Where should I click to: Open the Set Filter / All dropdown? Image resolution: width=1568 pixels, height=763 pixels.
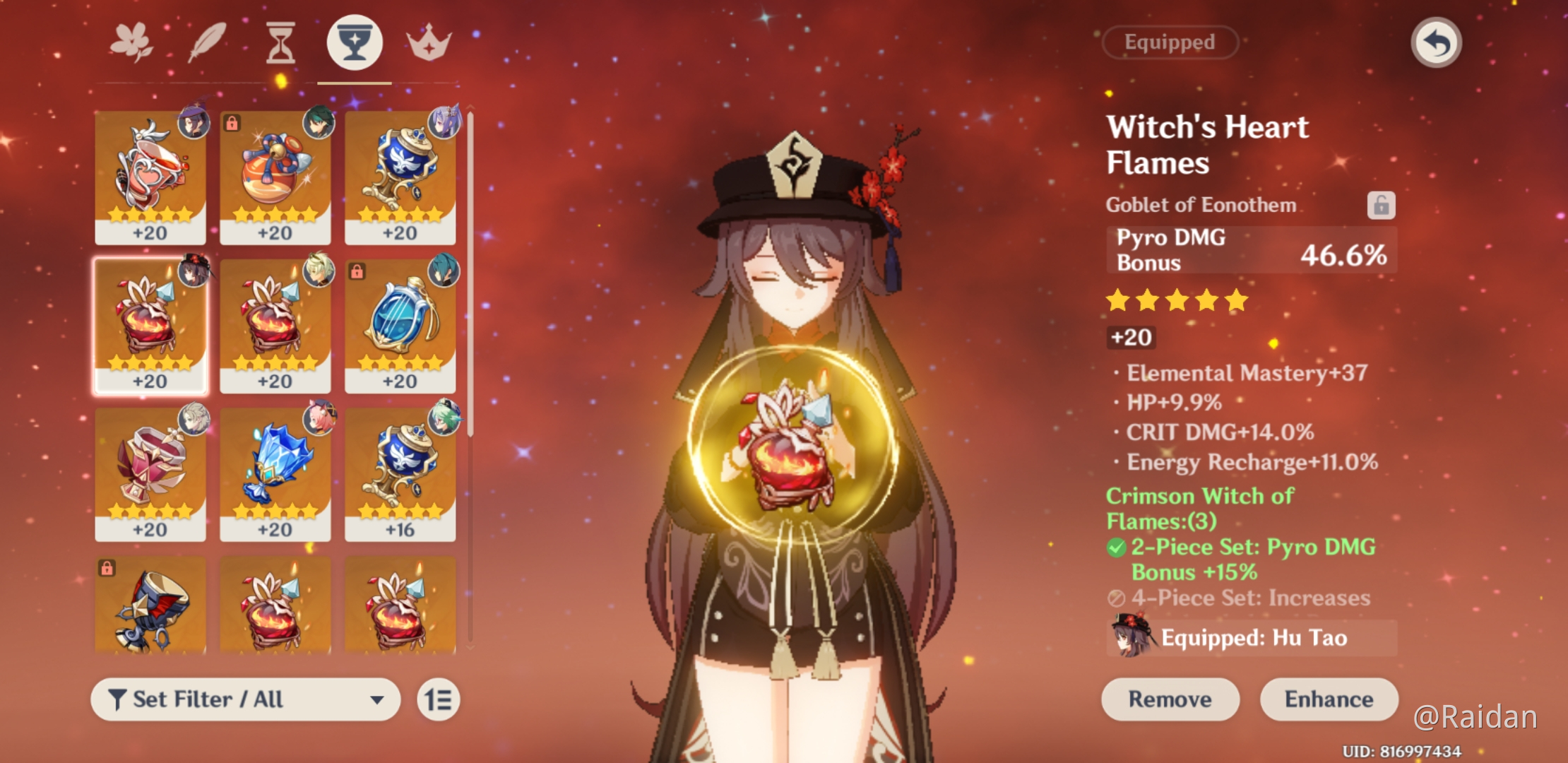coord(245,699)
